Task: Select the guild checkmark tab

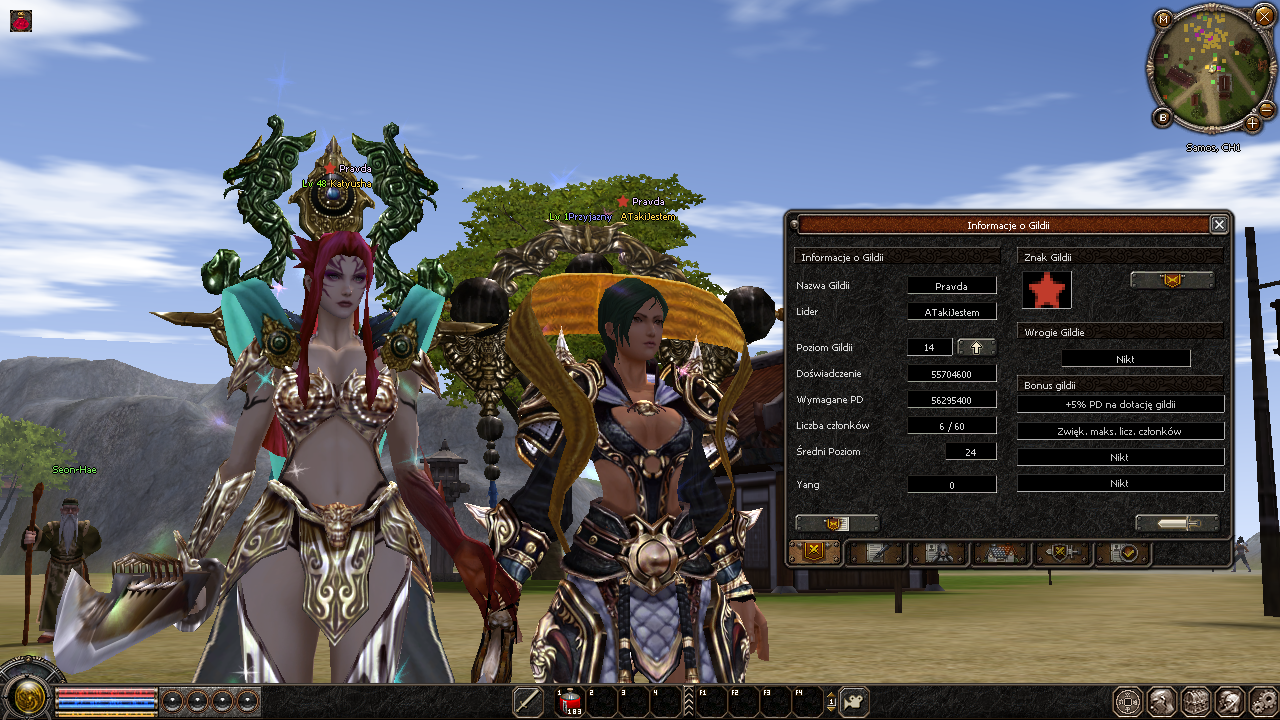Action: (x=1123, y=552)
